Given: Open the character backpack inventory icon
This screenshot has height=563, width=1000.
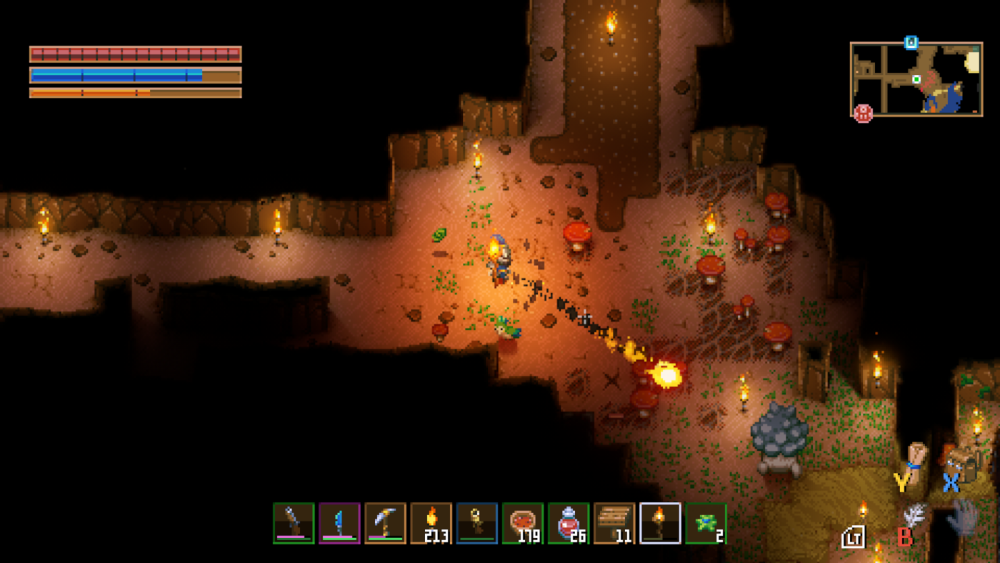Looking at the screenshot, I should click(964, 464).
